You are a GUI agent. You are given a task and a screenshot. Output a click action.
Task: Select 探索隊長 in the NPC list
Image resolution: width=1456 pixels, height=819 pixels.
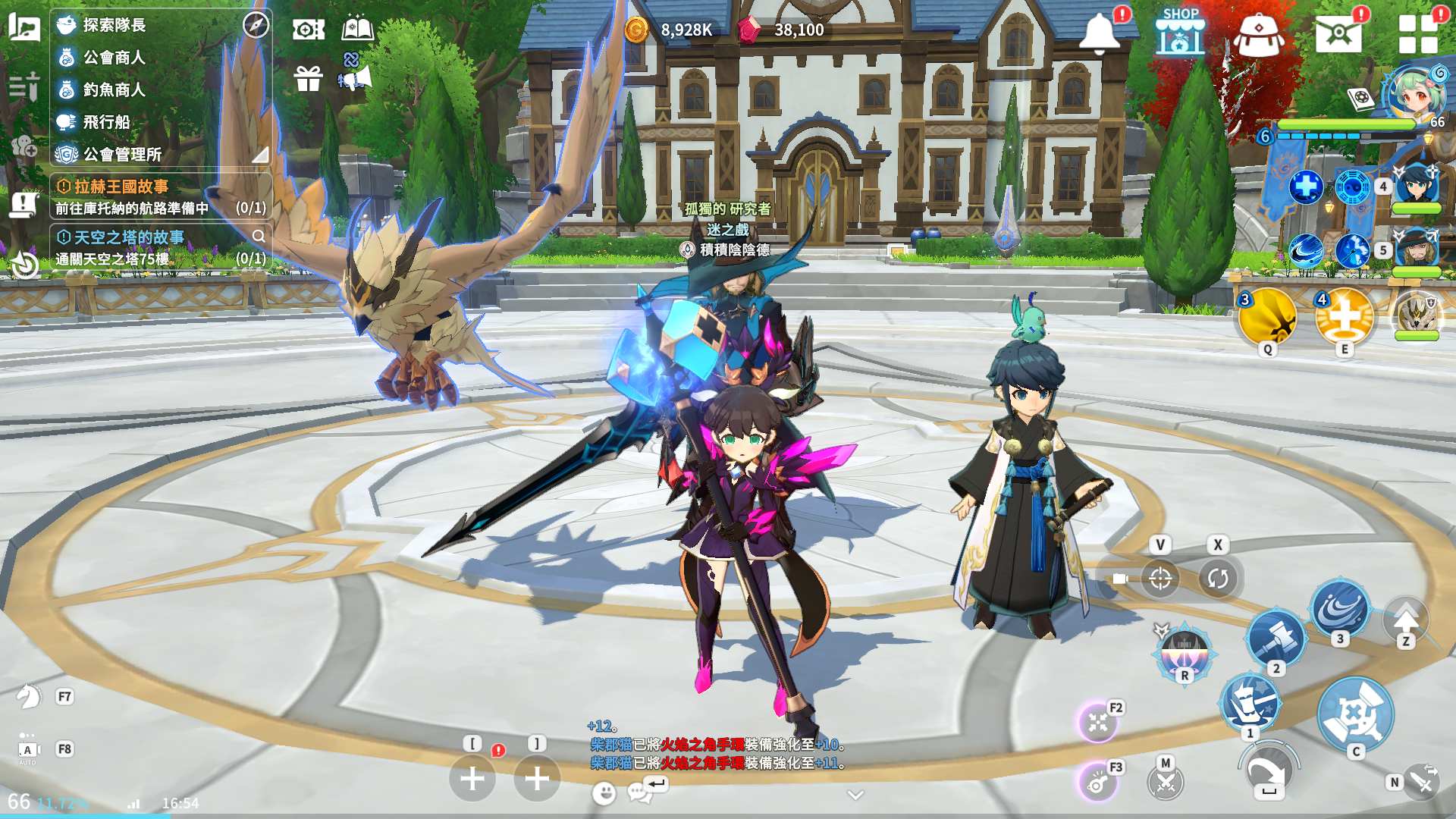(x=114, y=25)
